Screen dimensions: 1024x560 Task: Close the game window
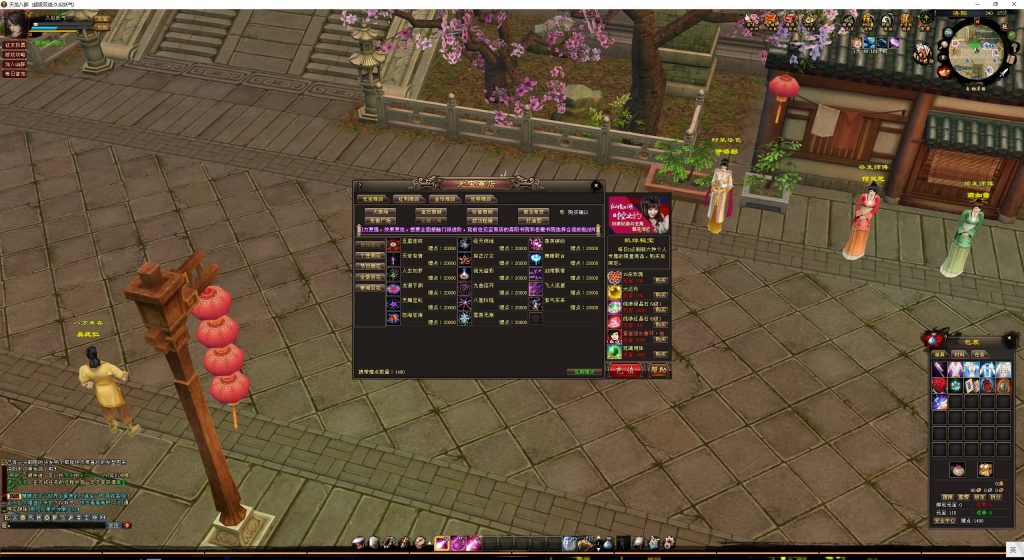[x=1010, y=4]
